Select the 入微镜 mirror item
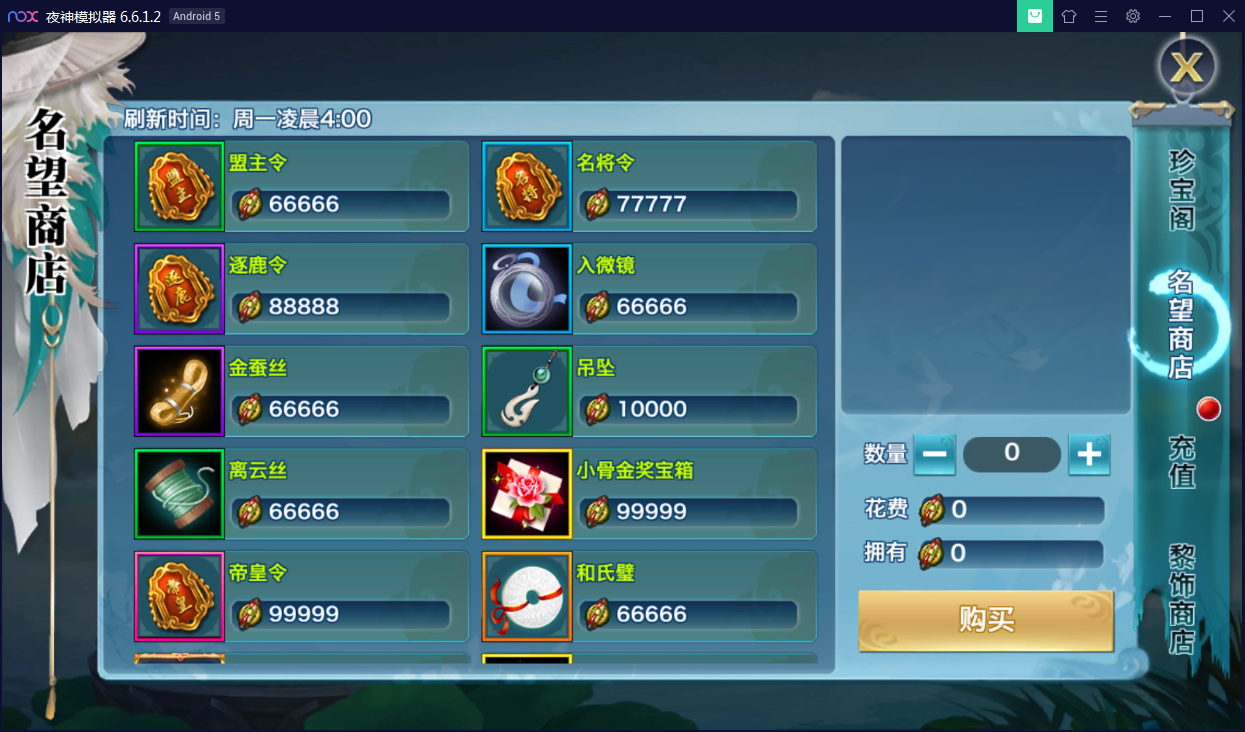The height and width of the screenshot is (732, 1245). [648, 289]
